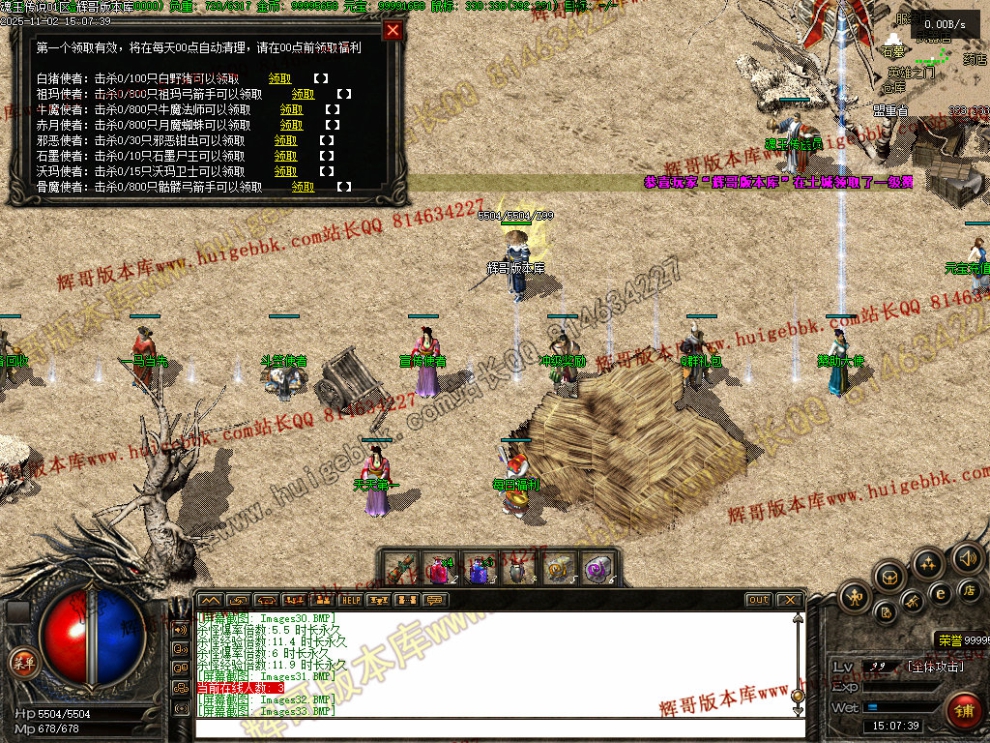Open the minimap in the corner

pos(945,60)
